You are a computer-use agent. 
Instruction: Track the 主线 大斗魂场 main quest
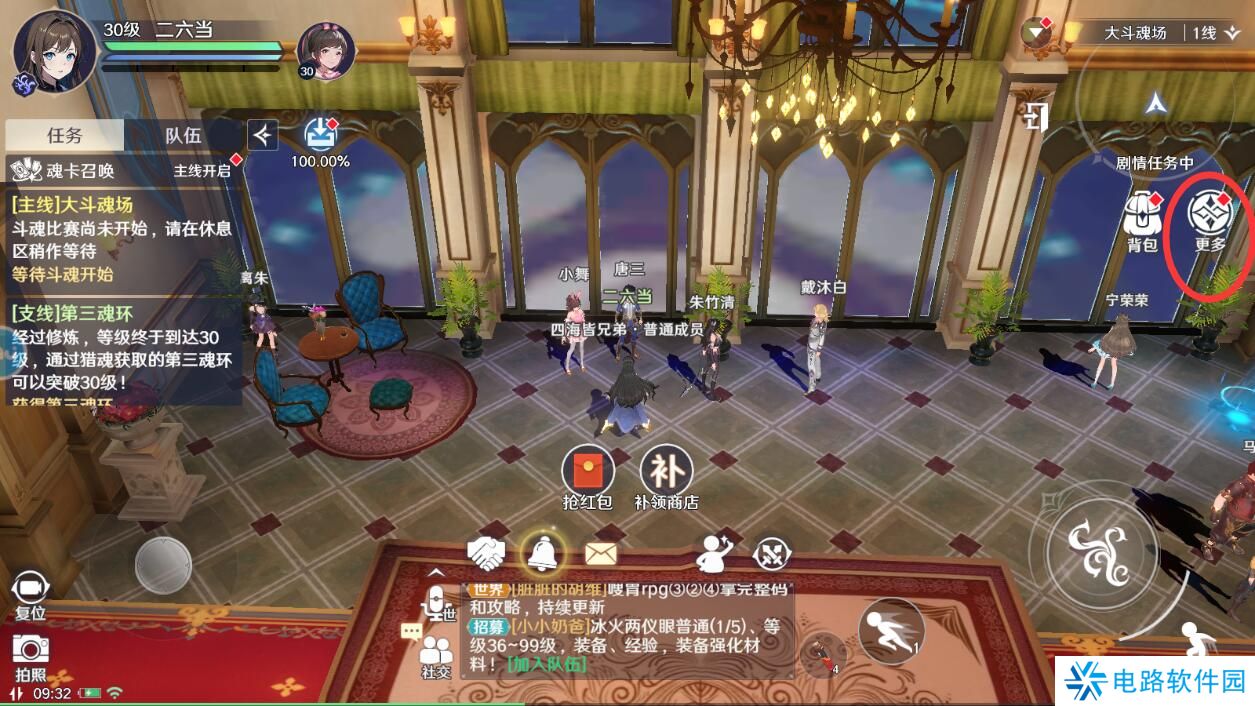[x=120, y=239]
